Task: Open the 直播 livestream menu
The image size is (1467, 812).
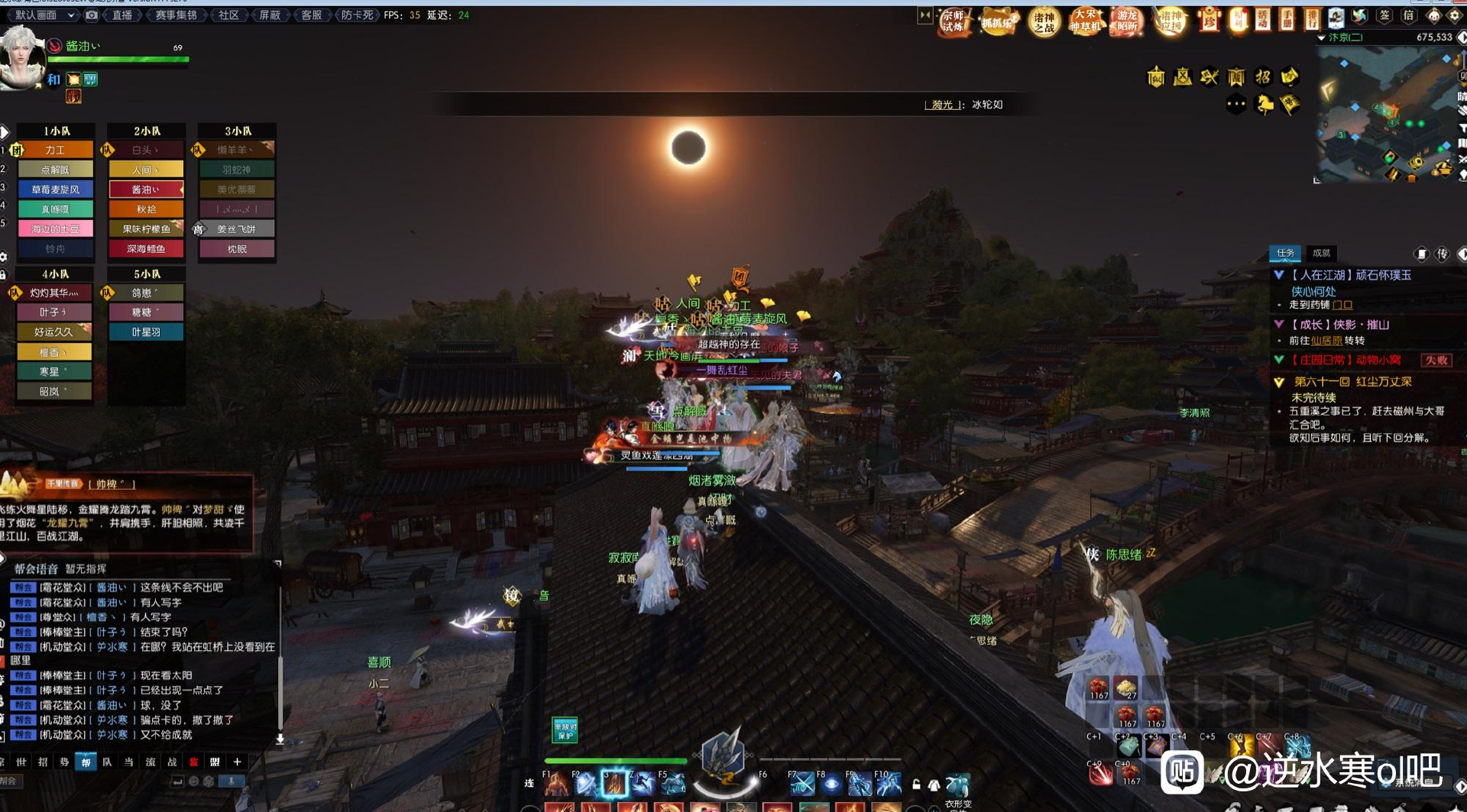Action: (122, 15)
